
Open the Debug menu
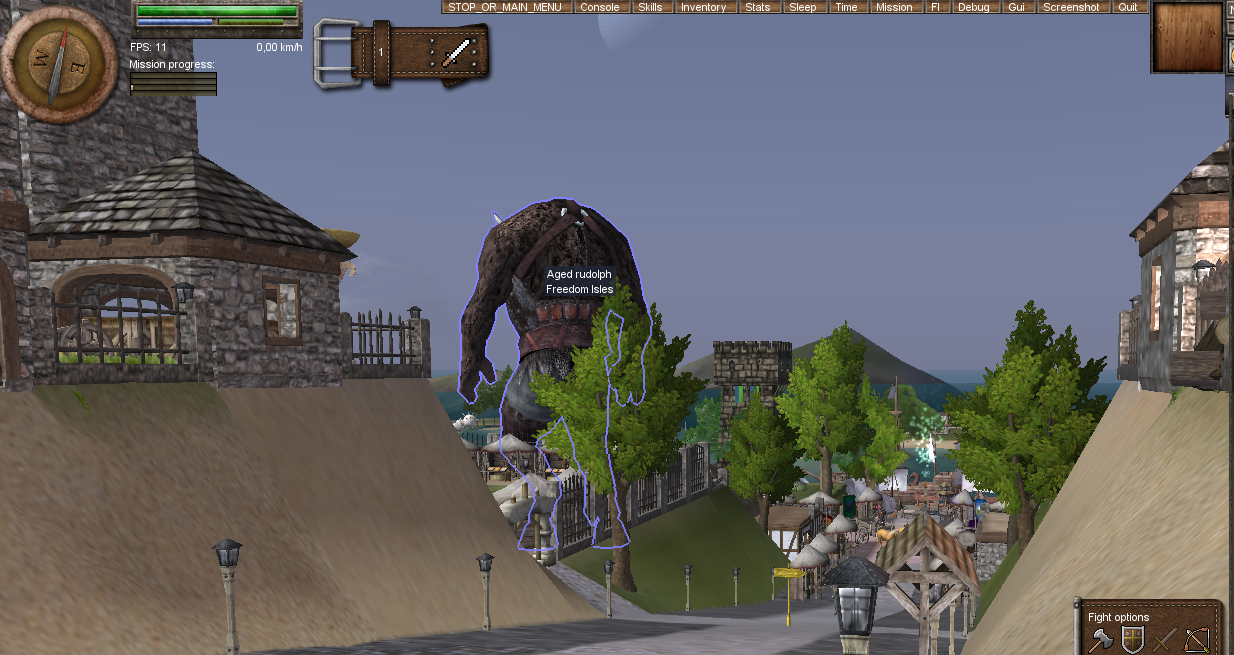coord(973,7)
